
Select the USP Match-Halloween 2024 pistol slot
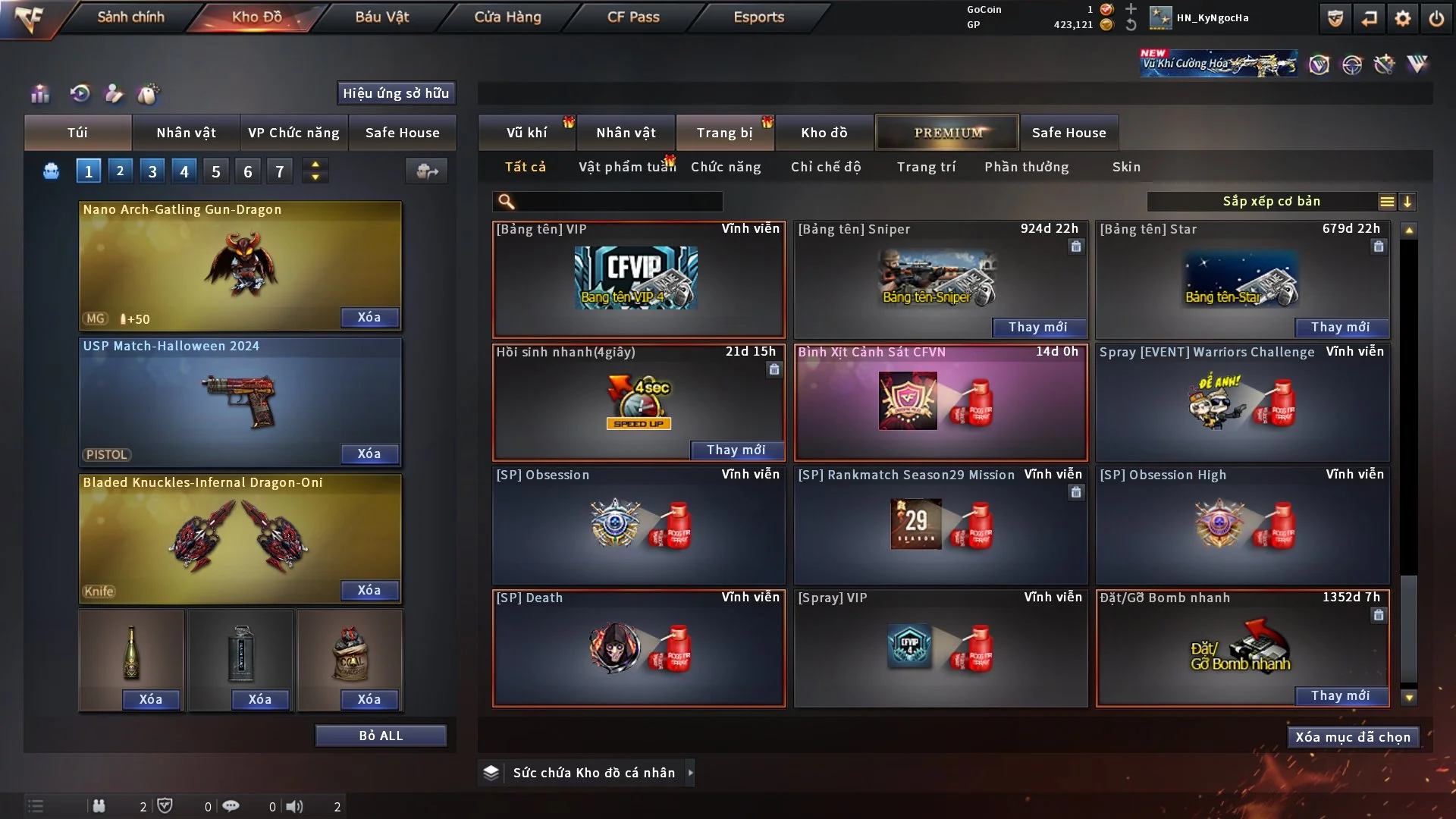pos(240,402)
